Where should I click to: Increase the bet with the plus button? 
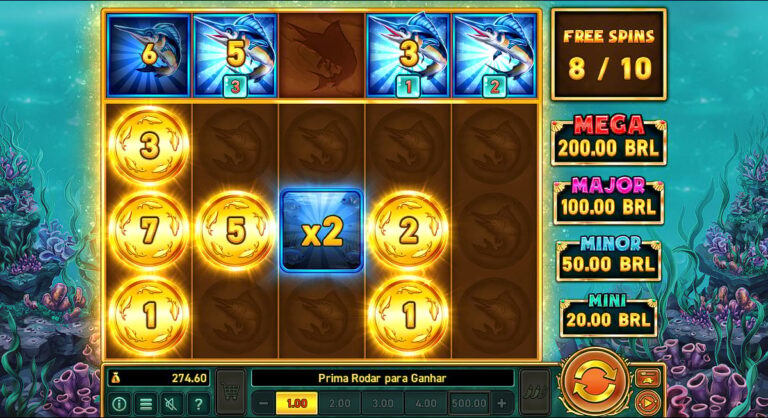502,403
